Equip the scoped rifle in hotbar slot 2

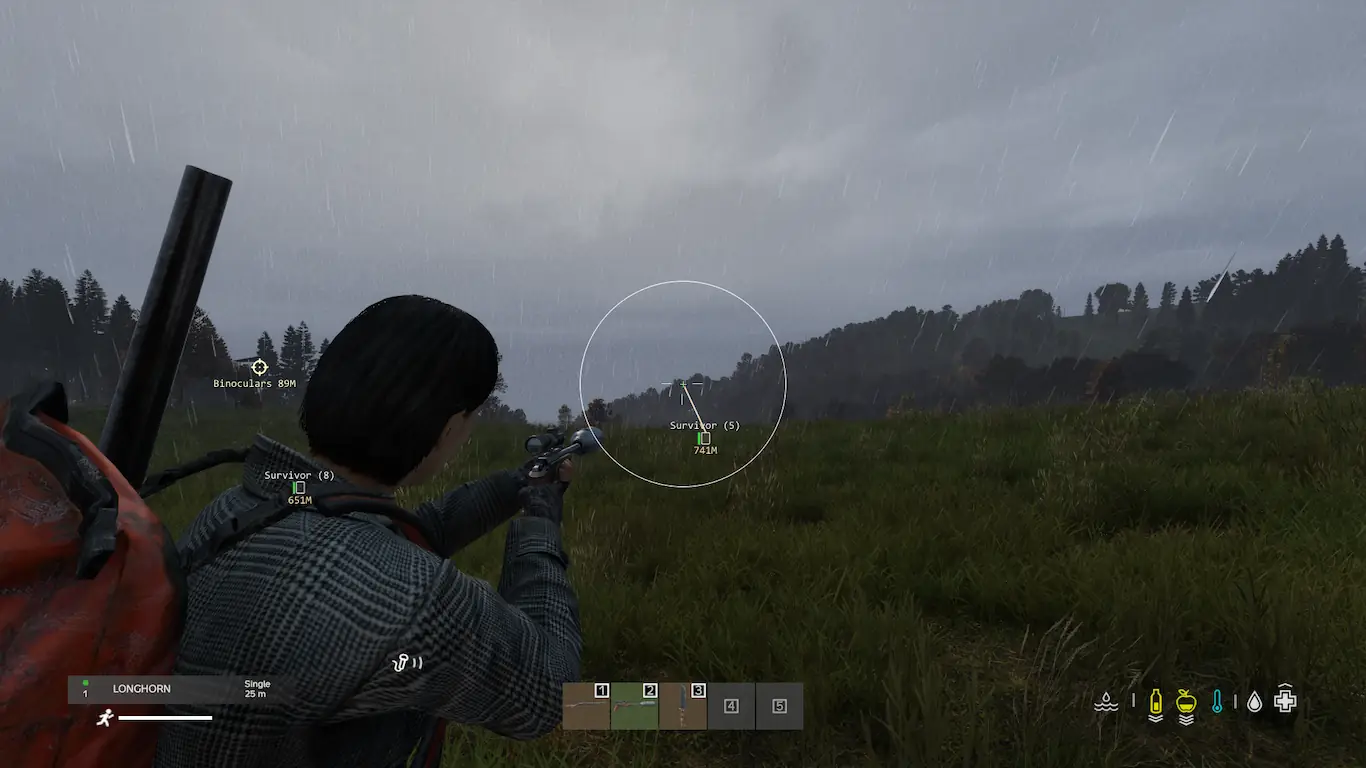(635, 706)
